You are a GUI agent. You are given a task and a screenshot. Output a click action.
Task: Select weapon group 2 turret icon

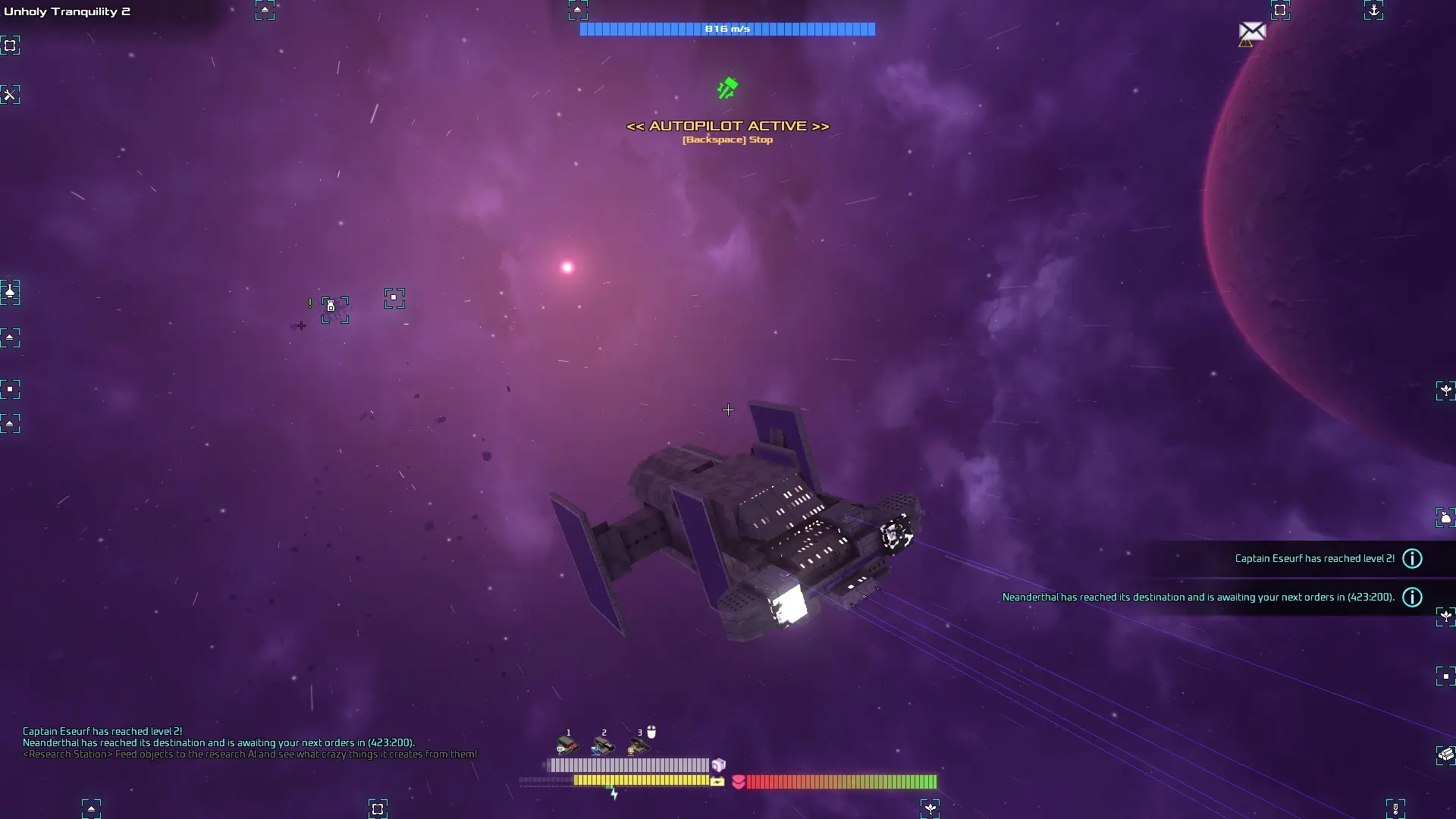[x=602, y=746]
